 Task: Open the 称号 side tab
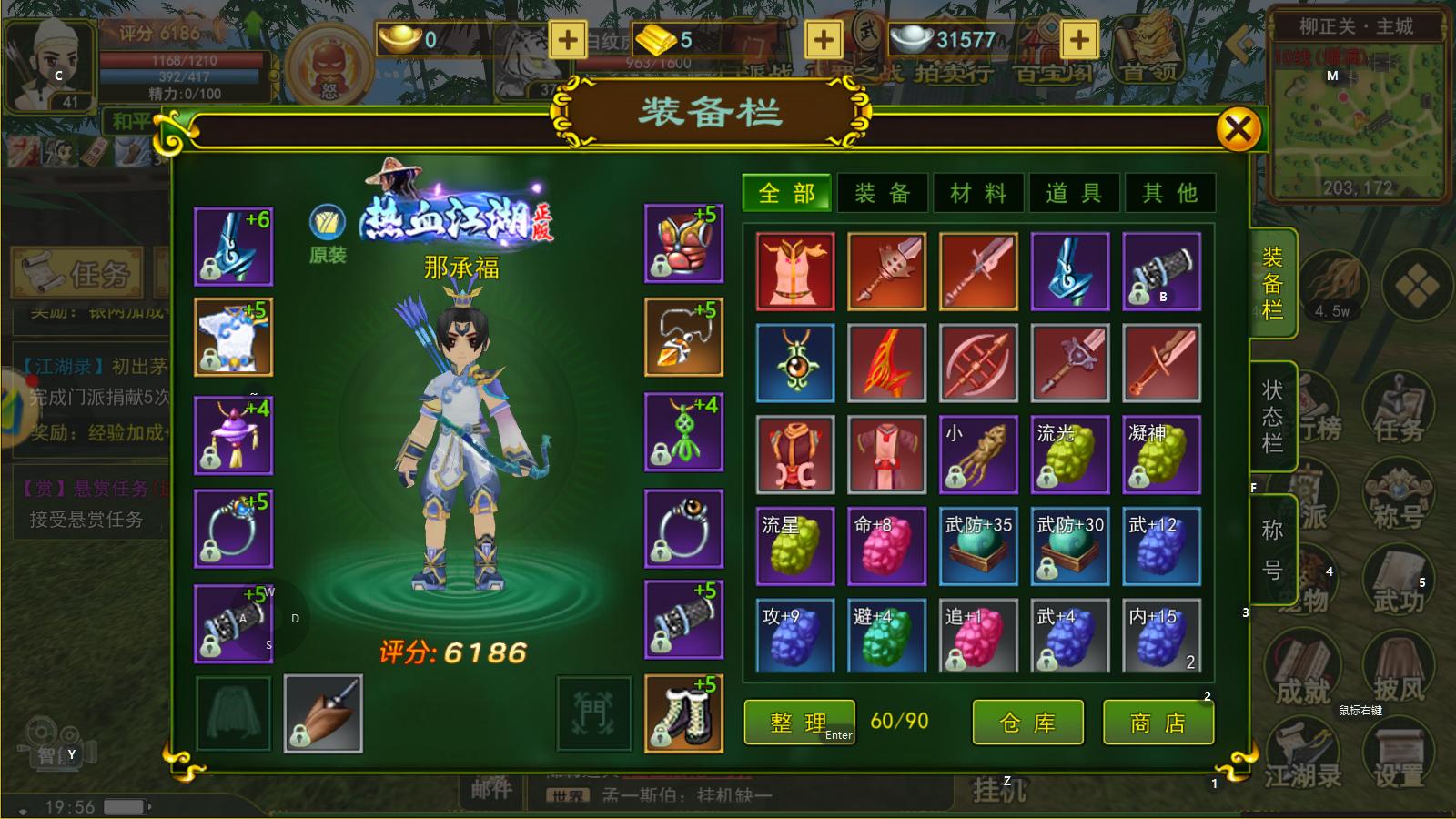(x=1272, y=550)
